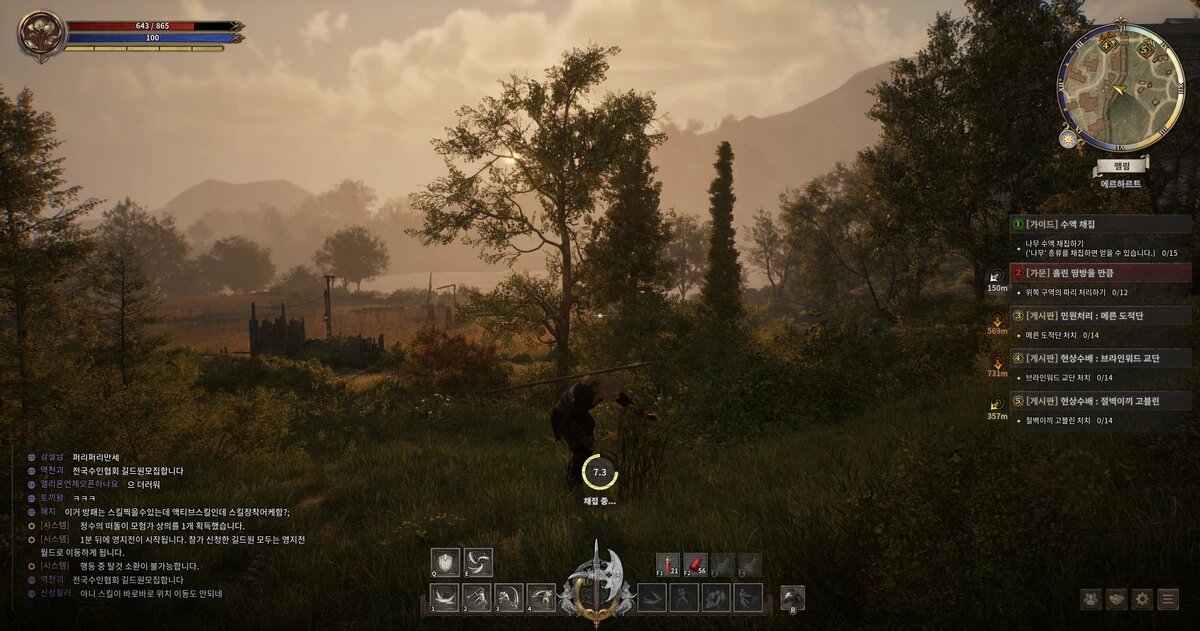
Task: Open the party members icon
Action: pos(1091,600)
